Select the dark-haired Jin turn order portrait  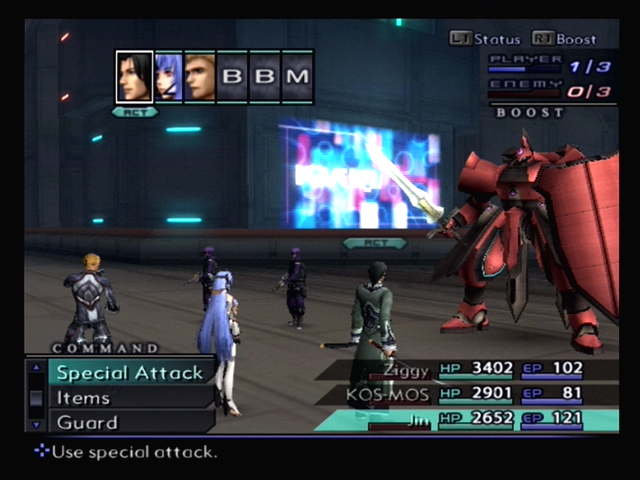134,77
